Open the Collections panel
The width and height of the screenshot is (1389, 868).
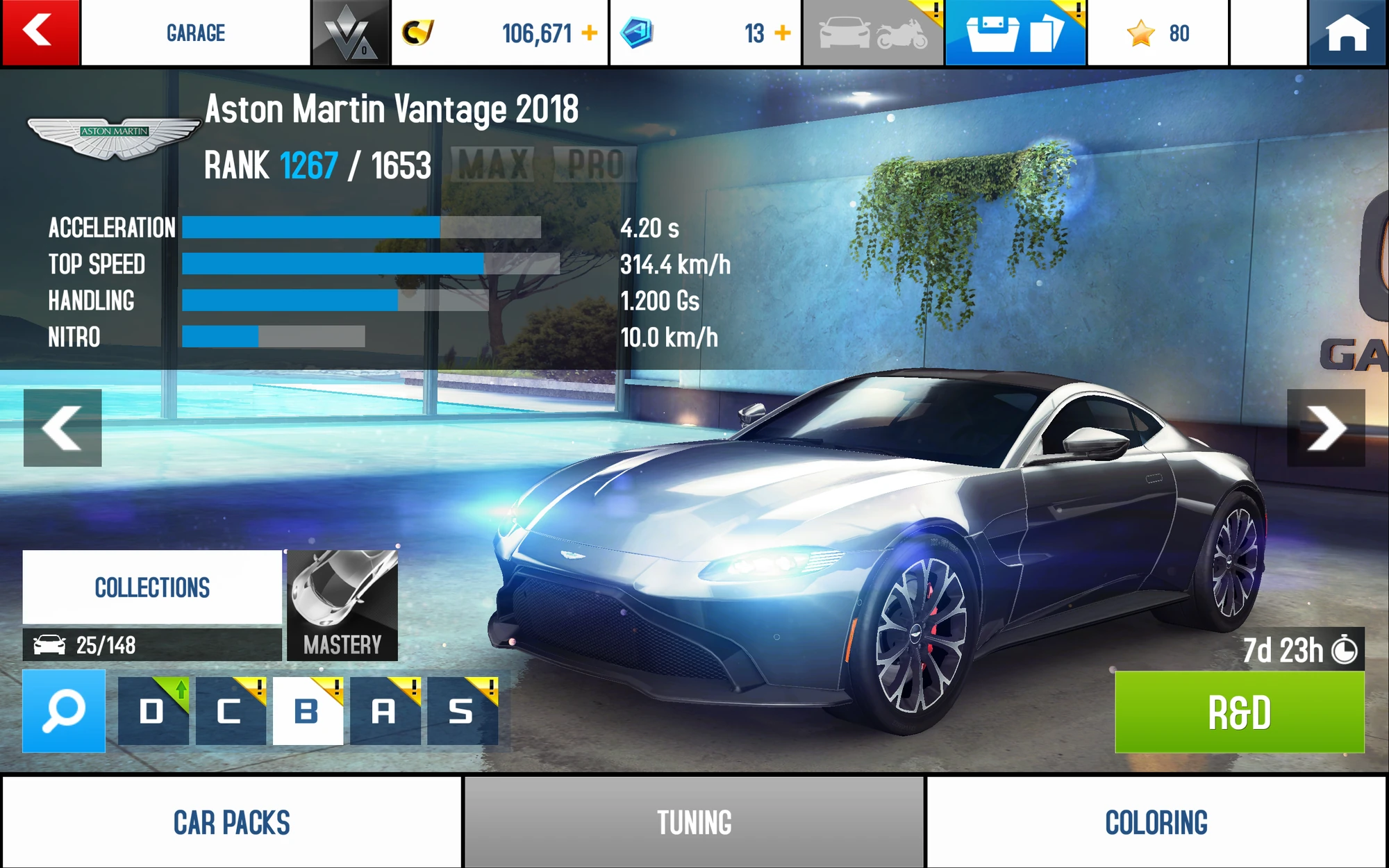pos(152,587)
